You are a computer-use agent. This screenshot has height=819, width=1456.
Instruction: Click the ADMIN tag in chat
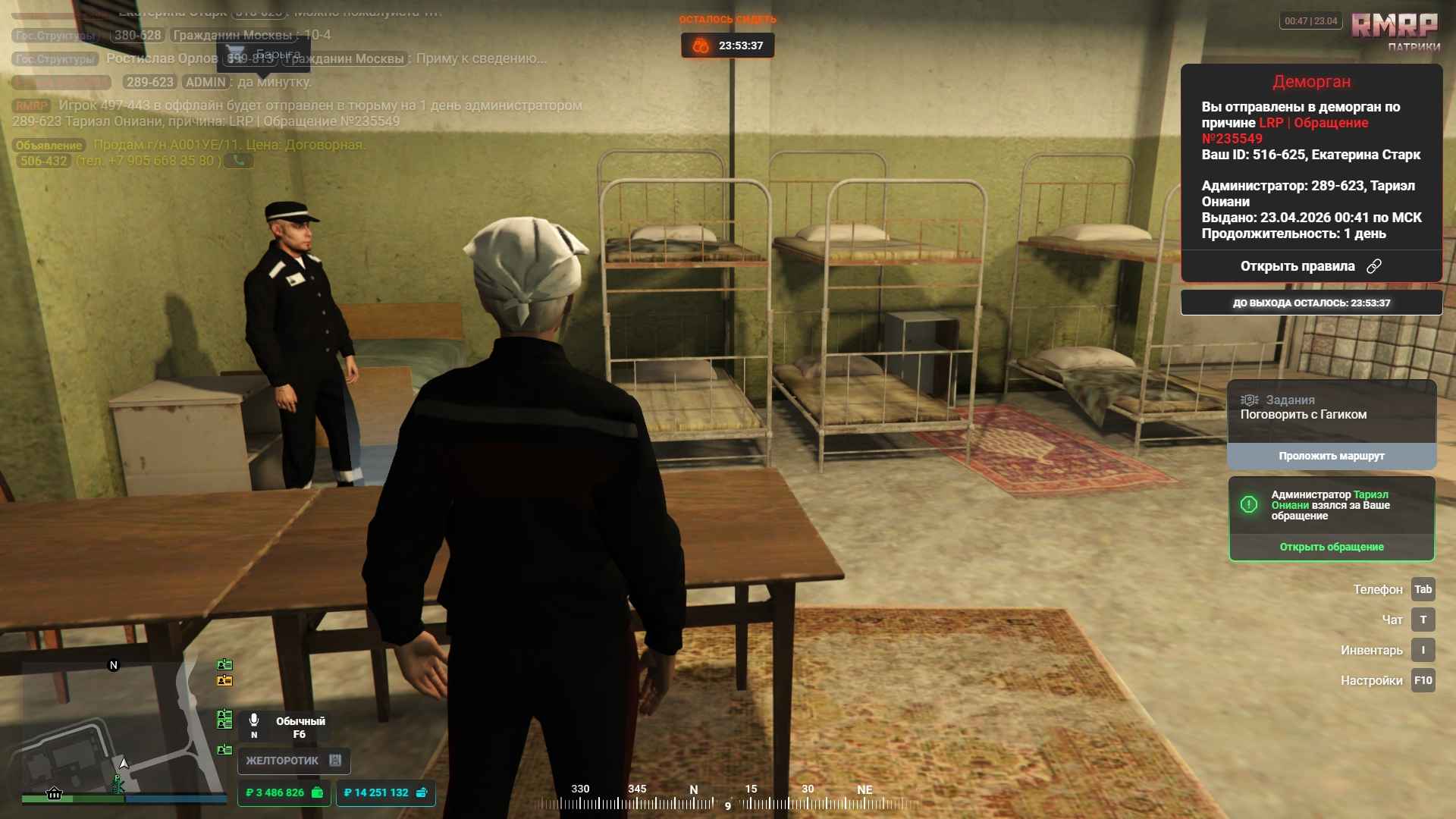click(x=206, y=82)
